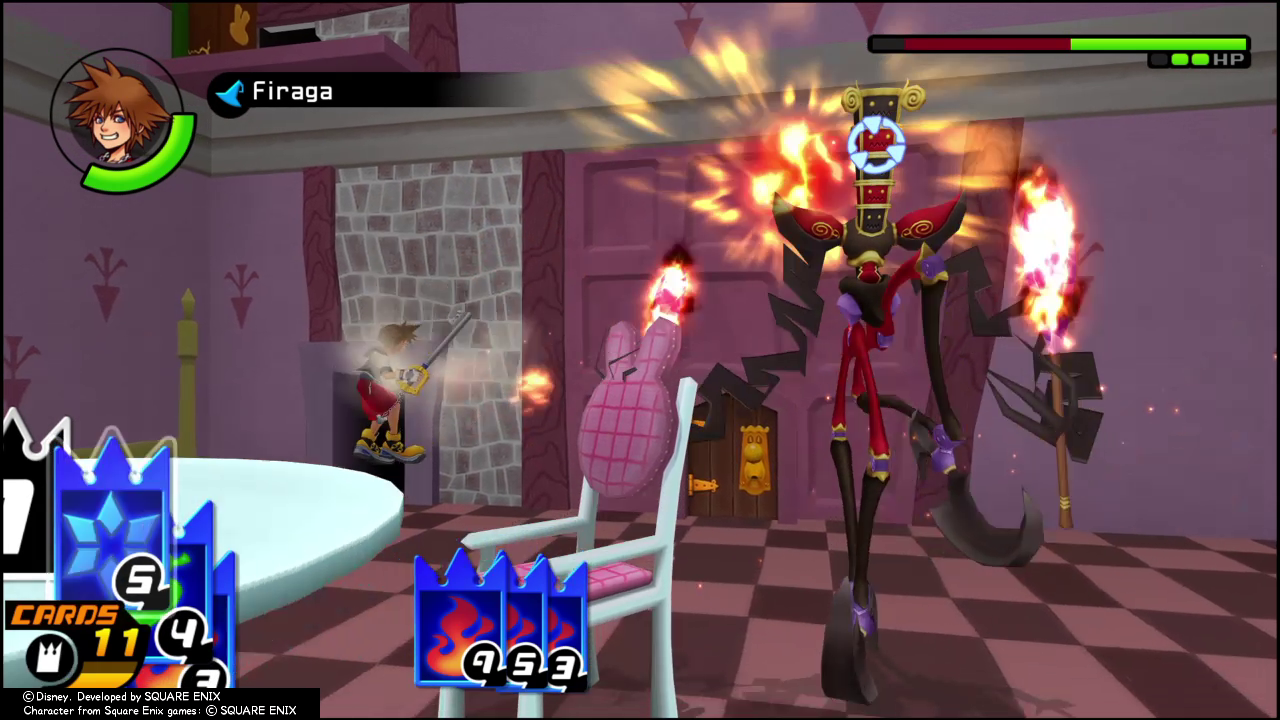Click the enemy health bar at top right
Screen dimensions: 1280x720
[1060, 43]
